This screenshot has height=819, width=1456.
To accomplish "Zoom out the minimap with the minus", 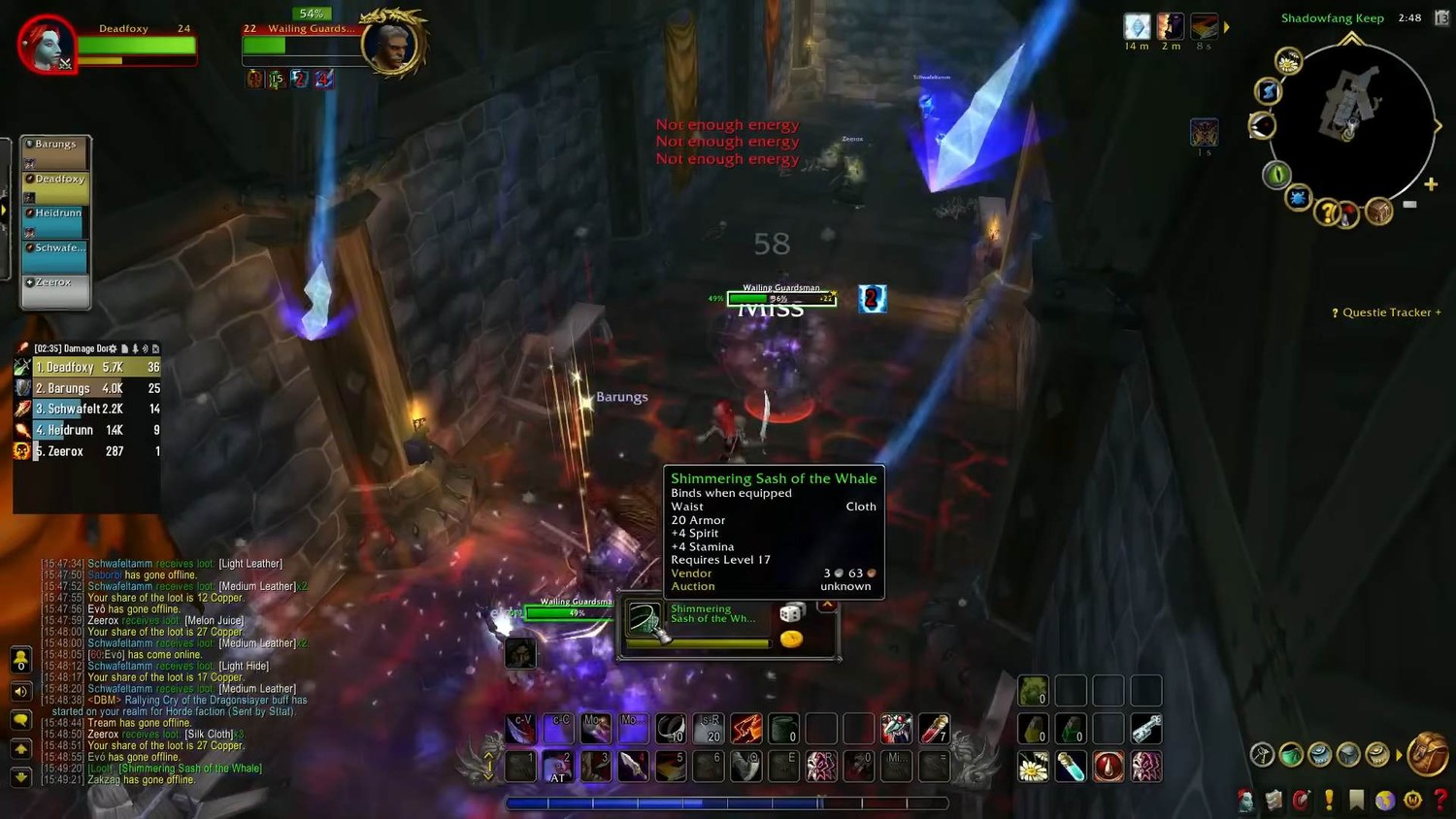I will (1409, 205).
